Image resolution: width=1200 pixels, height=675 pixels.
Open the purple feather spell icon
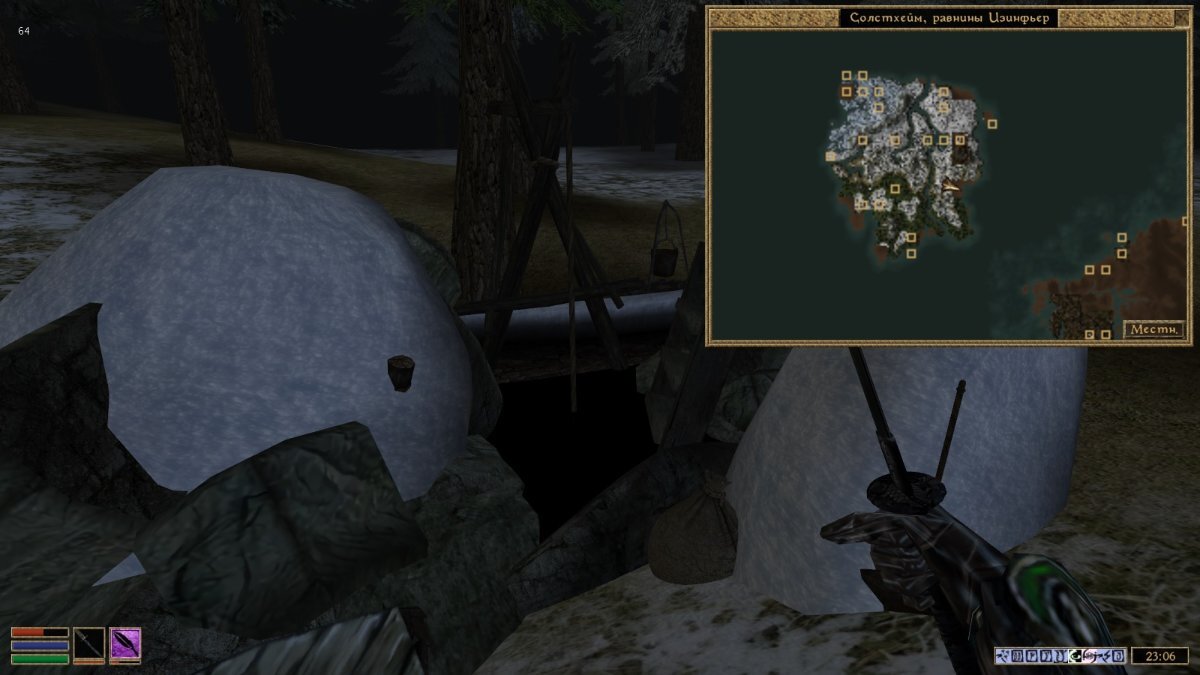pos(125,644)
